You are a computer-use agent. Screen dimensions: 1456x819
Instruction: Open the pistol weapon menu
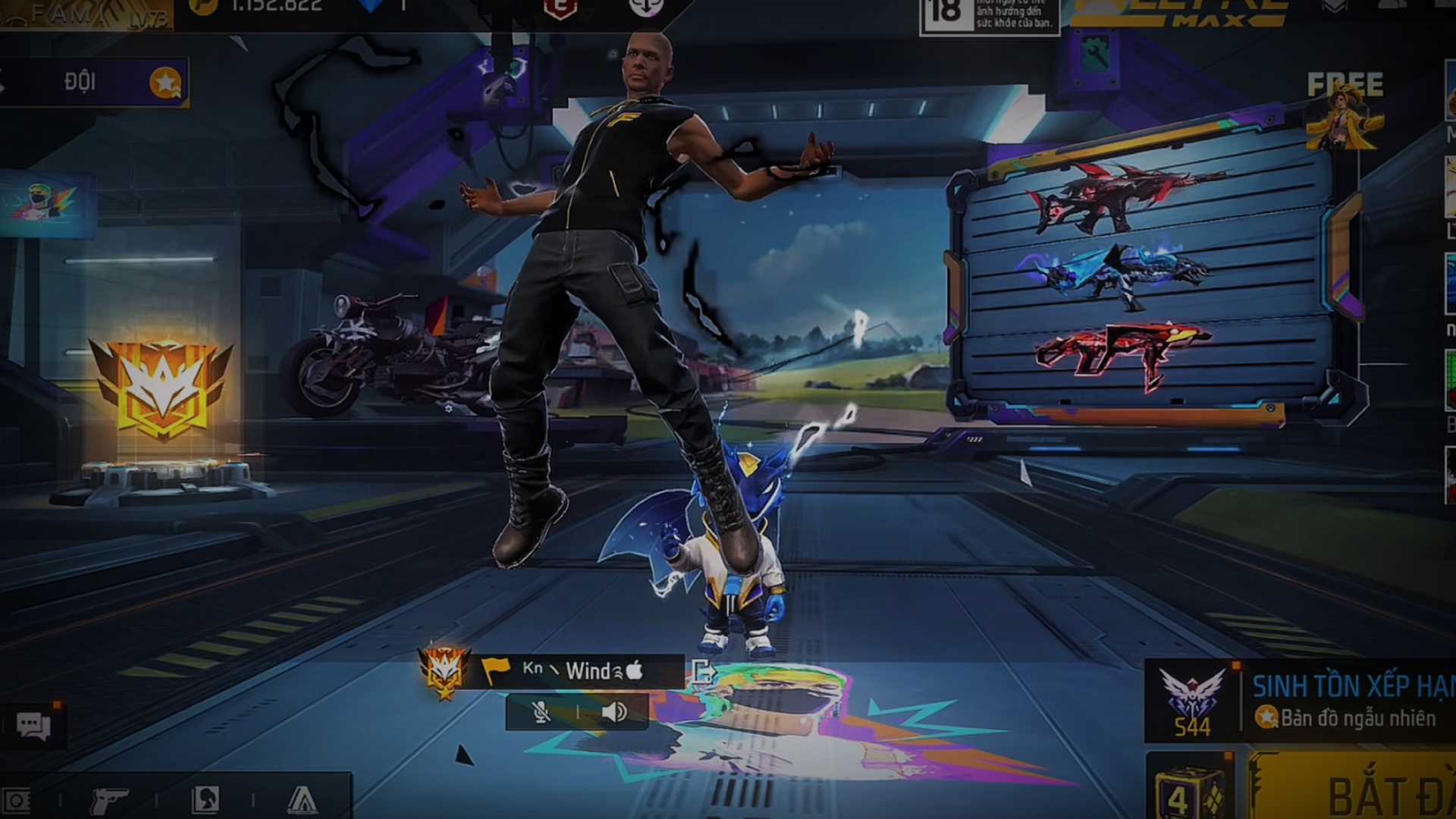(x=108, y=800)
